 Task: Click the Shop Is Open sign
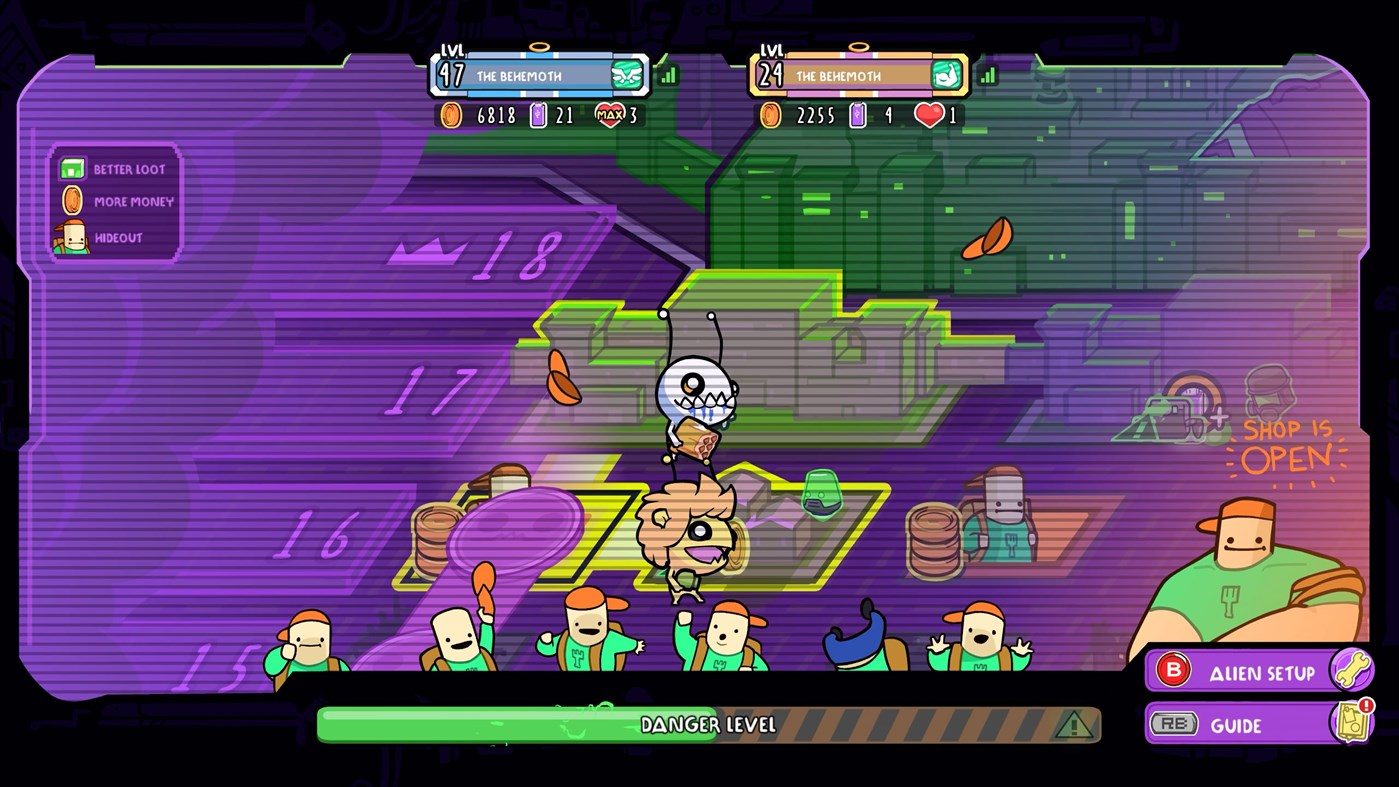[x=1288, y=448]
